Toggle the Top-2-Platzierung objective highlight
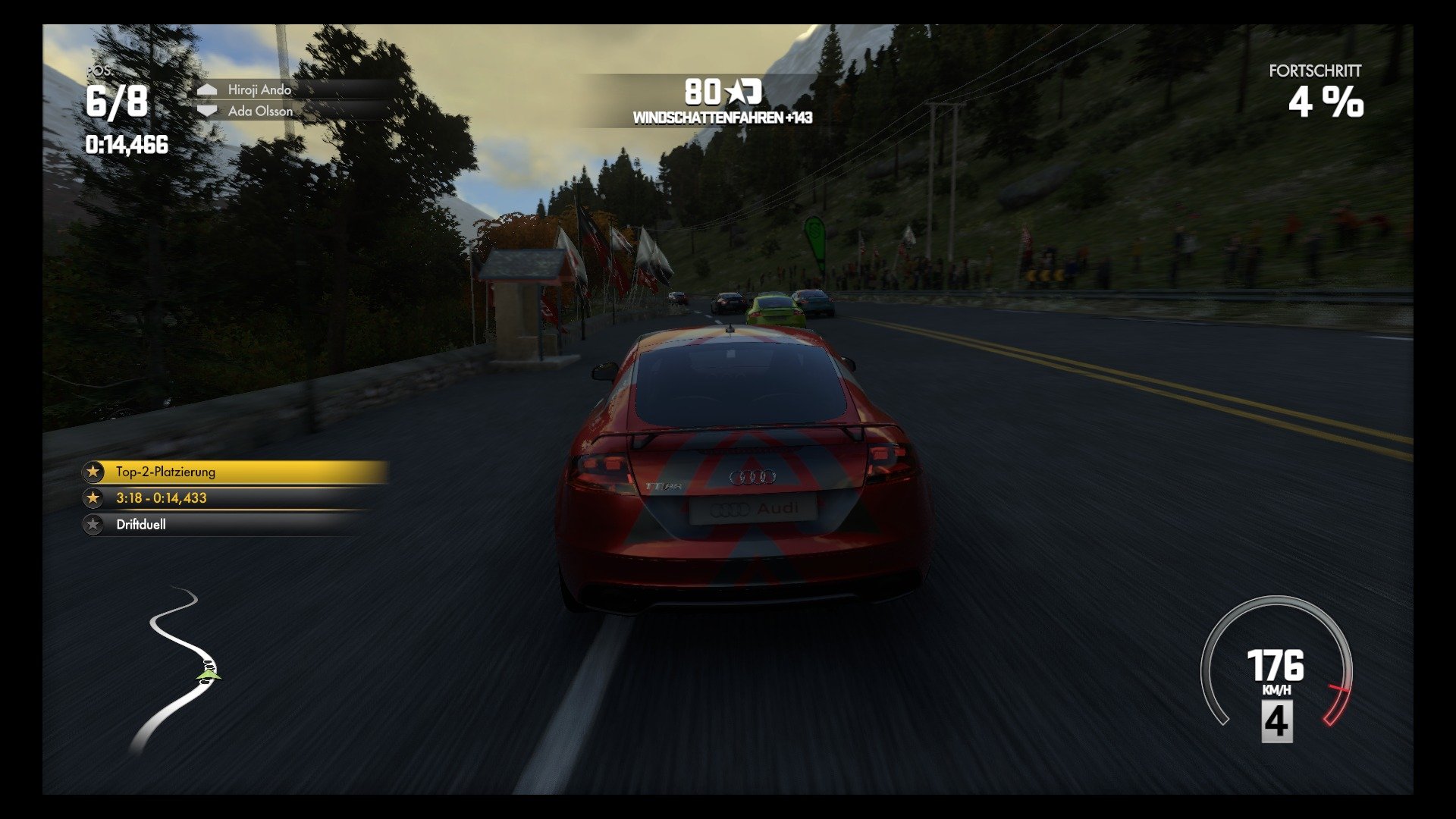 tap(227, 471)
